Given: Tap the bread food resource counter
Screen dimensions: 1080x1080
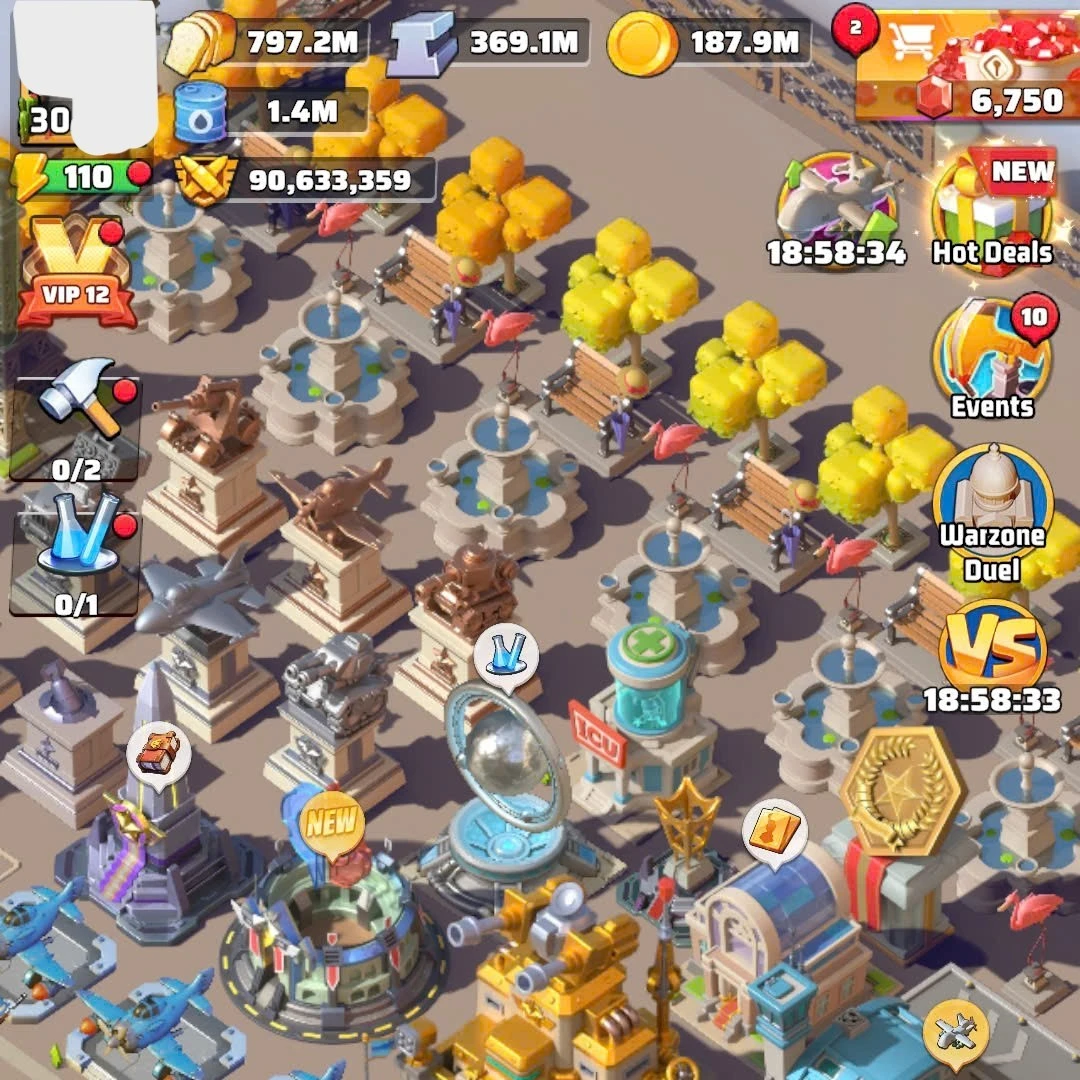Looking at the screenshot, I should [x=266, y=42].
